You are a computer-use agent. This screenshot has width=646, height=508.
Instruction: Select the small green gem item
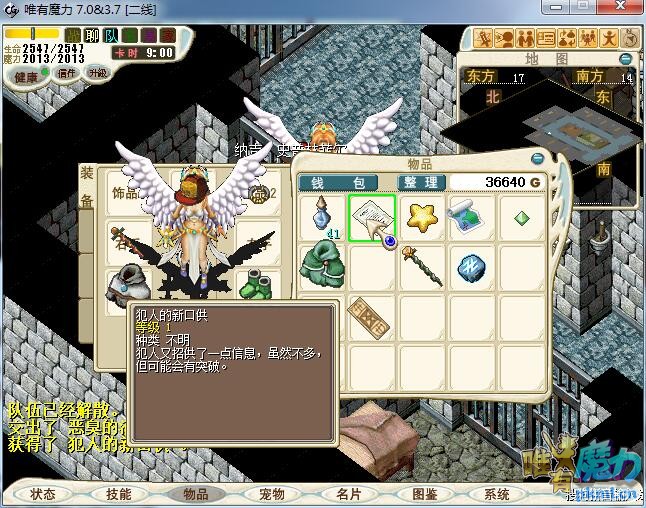coord(521,217)
